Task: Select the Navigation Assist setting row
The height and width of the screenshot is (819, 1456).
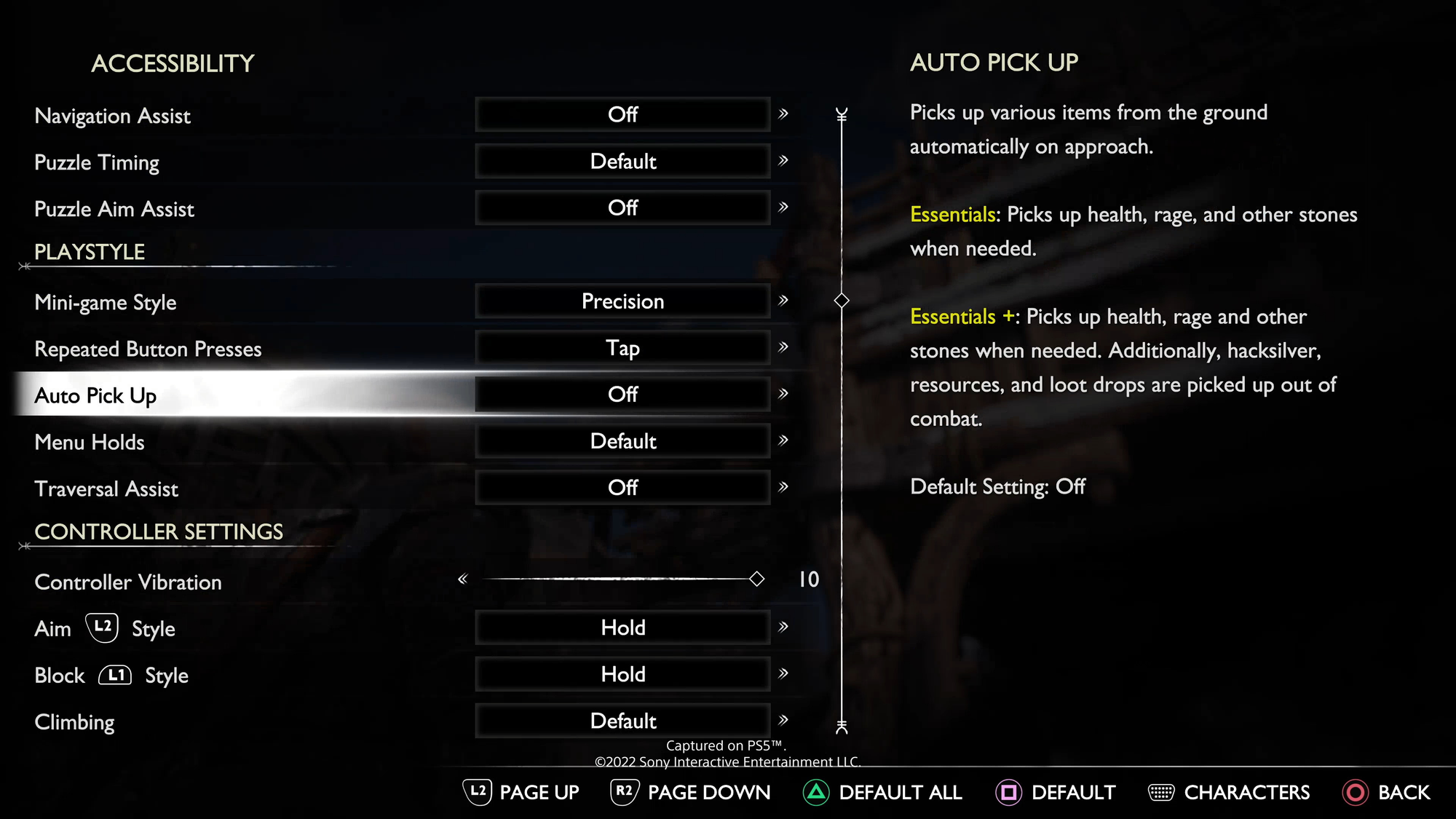Action: pos(113,116)
